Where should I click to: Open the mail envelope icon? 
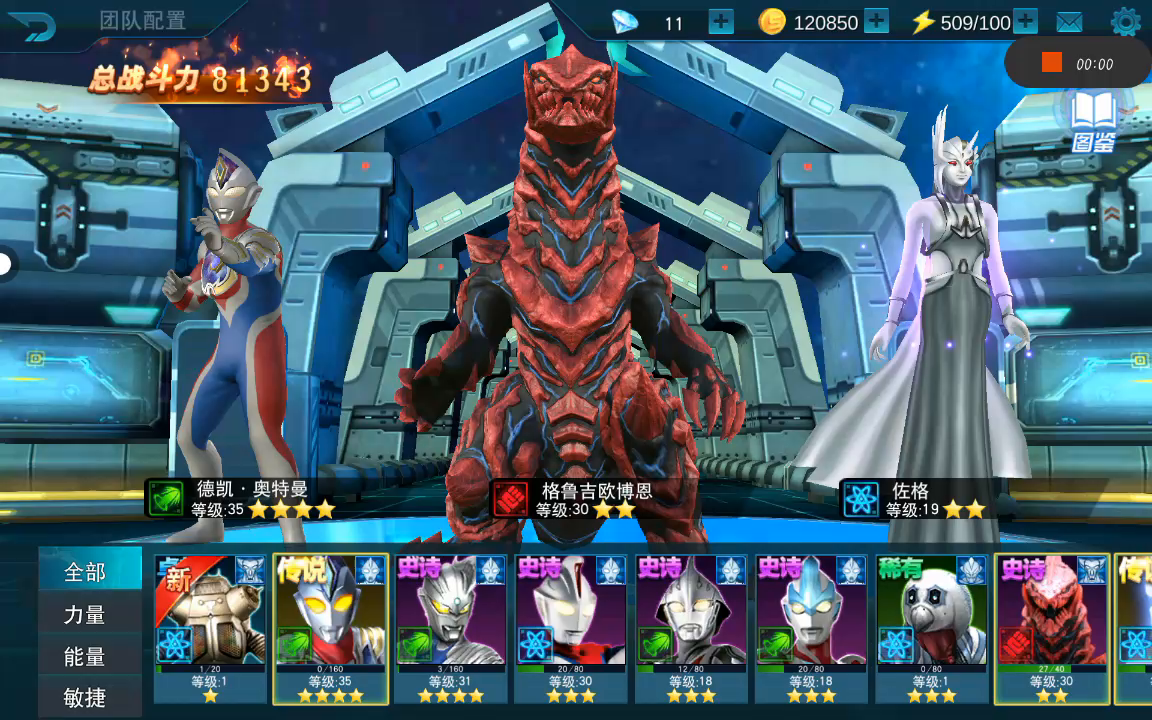[1069, 22]
